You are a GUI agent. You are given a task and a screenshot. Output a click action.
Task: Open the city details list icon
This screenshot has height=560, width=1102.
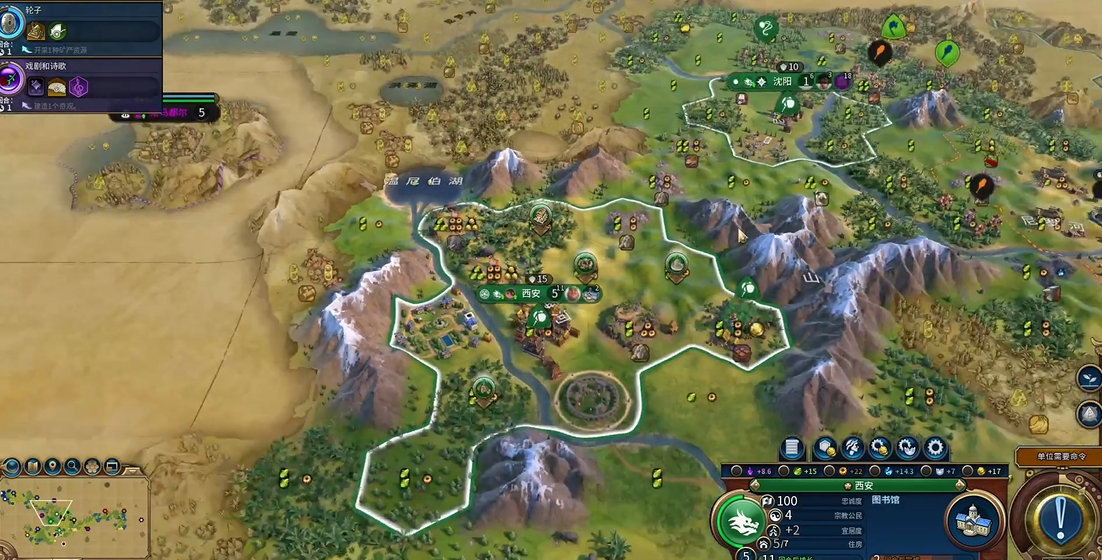[x=792, y=448]
